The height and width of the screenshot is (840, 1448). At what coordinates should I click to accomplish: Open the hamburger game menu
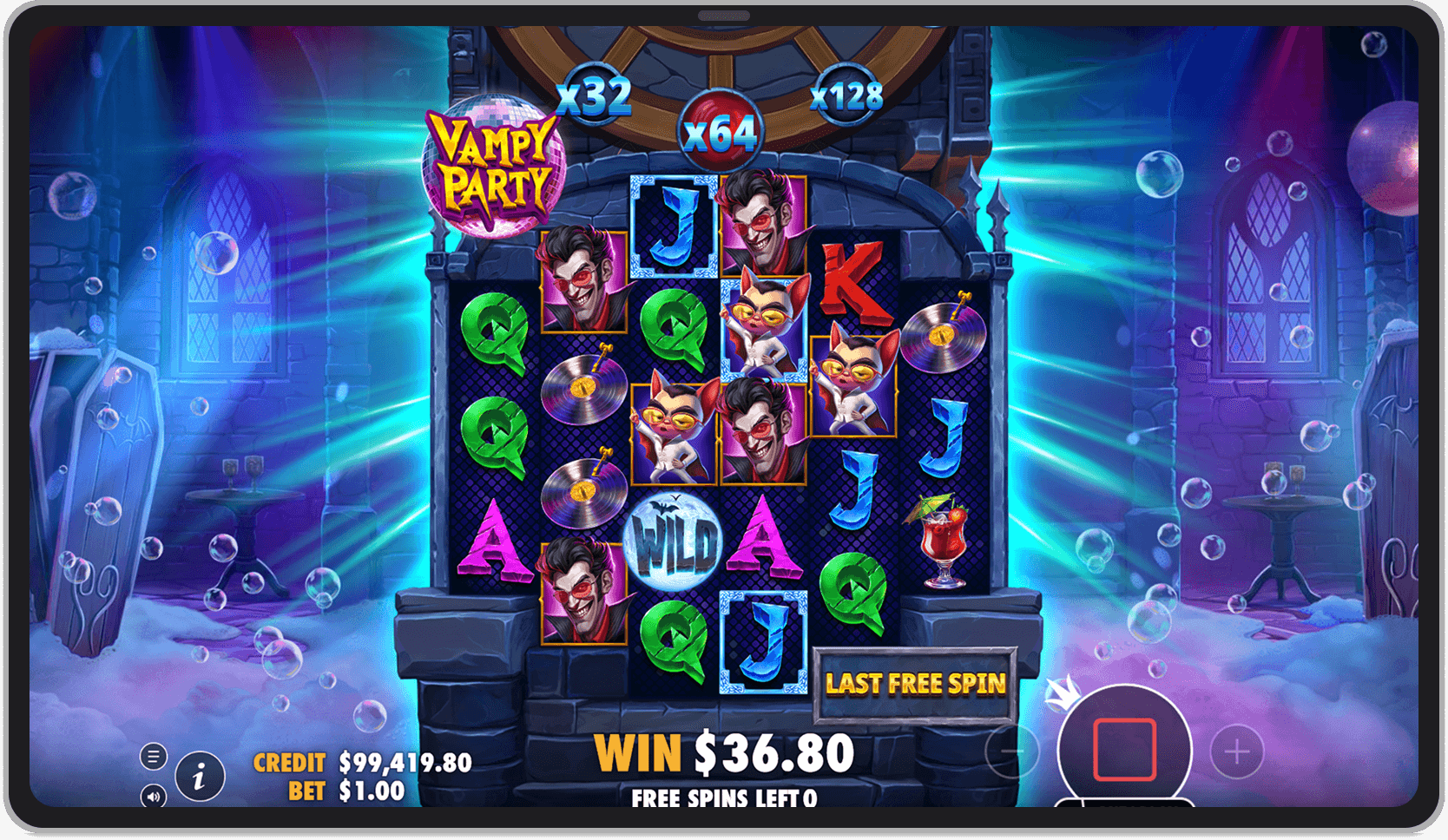153,756
